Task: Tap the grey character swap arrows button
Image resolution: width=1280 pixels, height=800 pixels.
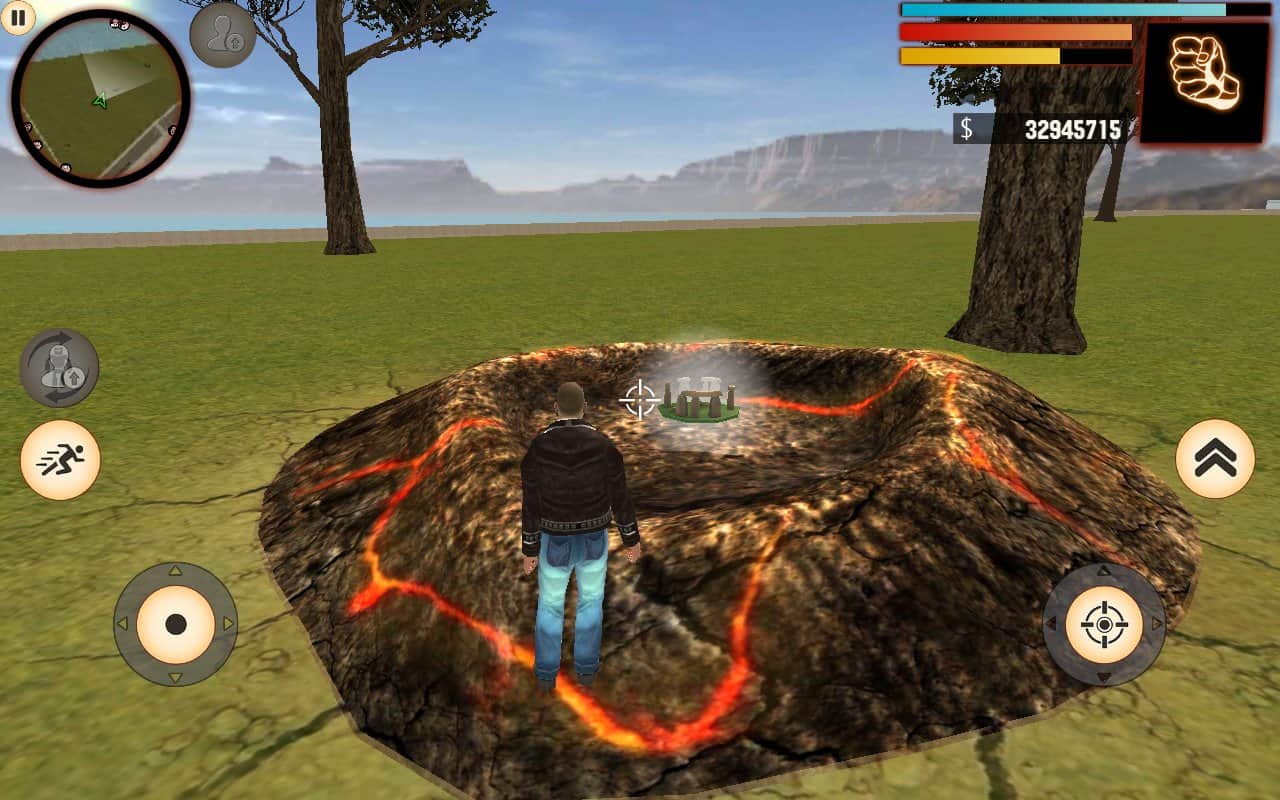Action: pos(59,368)
